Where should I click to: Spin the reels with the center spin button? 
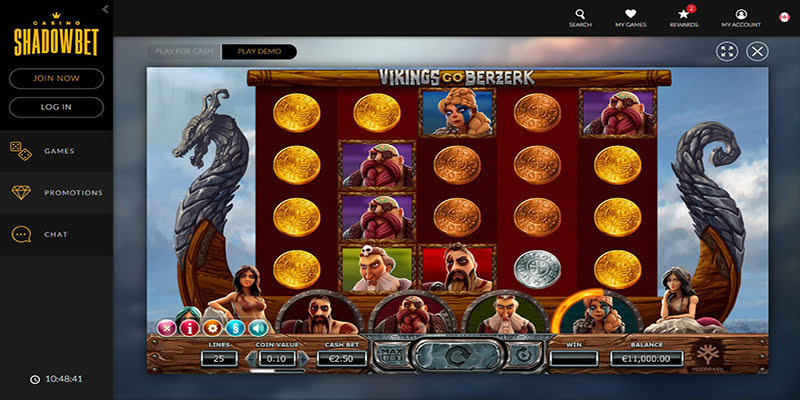click(x=455, y=355)
